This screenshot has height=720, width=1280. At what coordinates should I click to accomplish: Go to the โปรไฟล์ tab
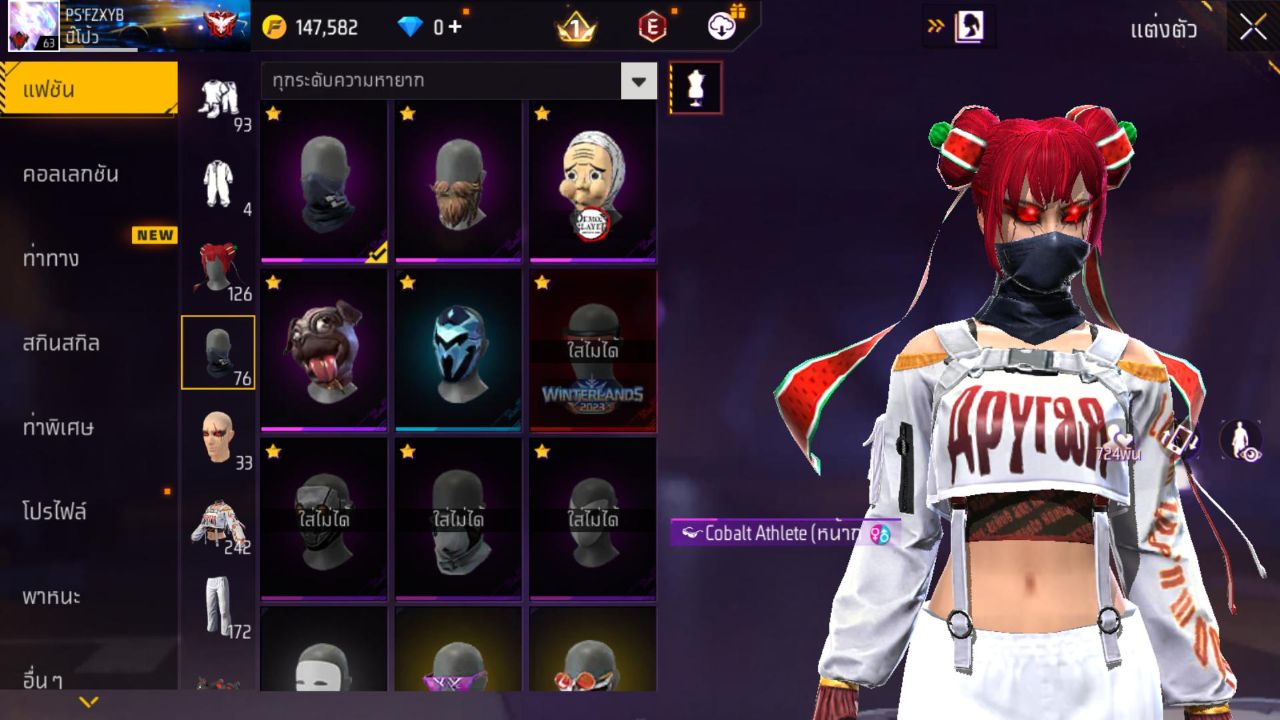tap(55, 512)
